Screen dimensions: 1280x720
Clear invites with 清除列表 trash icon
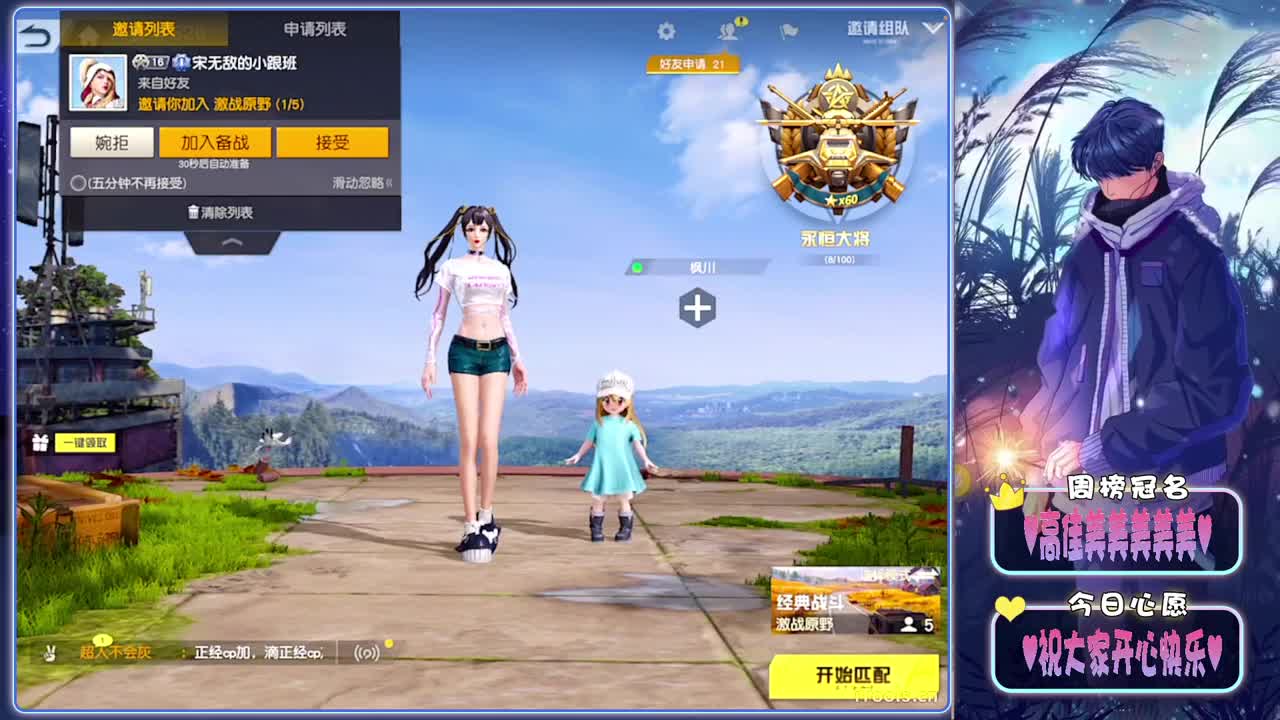tap(218, 212)
